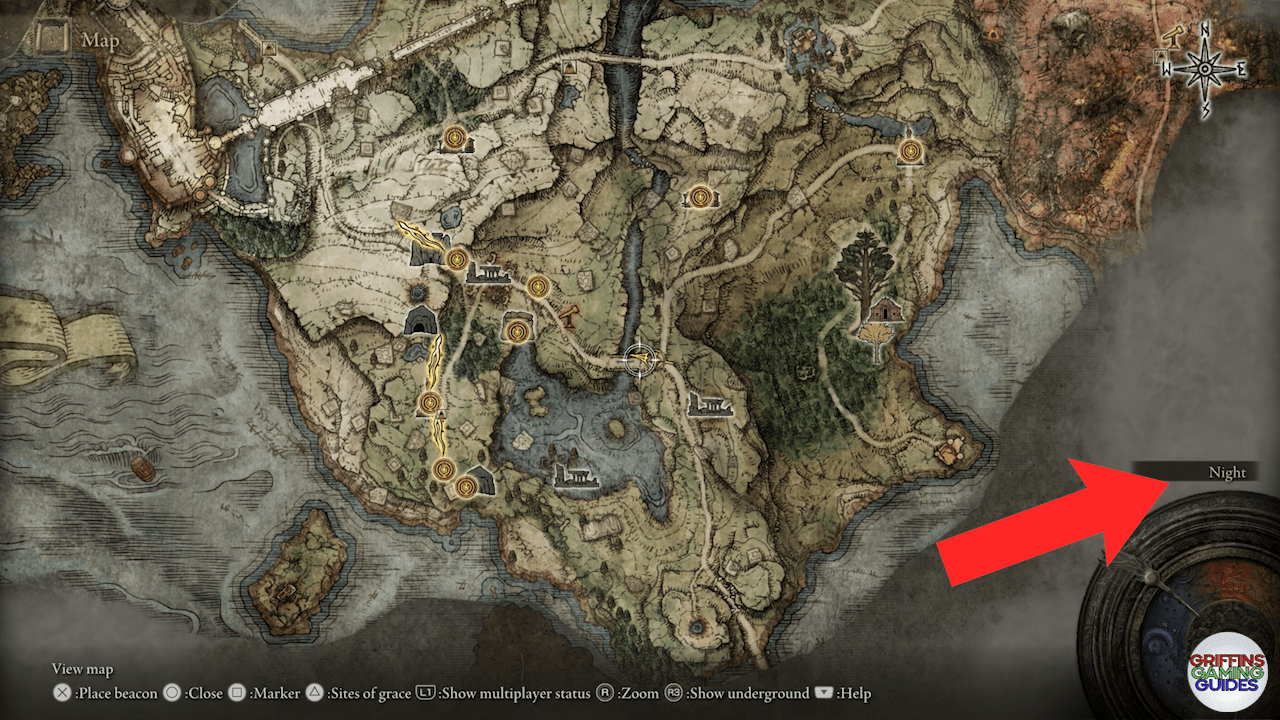Select the ruins icon just east of the map cursor

[x=711, y=405]
